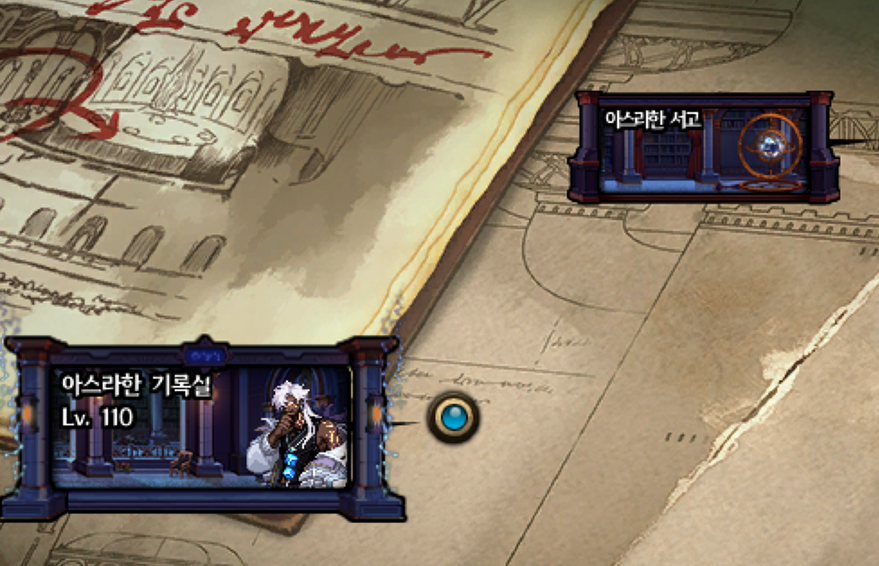The height and width of the screenshot is (566, 879).
Task: Click the blue orb map node
Action: click(453, 417)
